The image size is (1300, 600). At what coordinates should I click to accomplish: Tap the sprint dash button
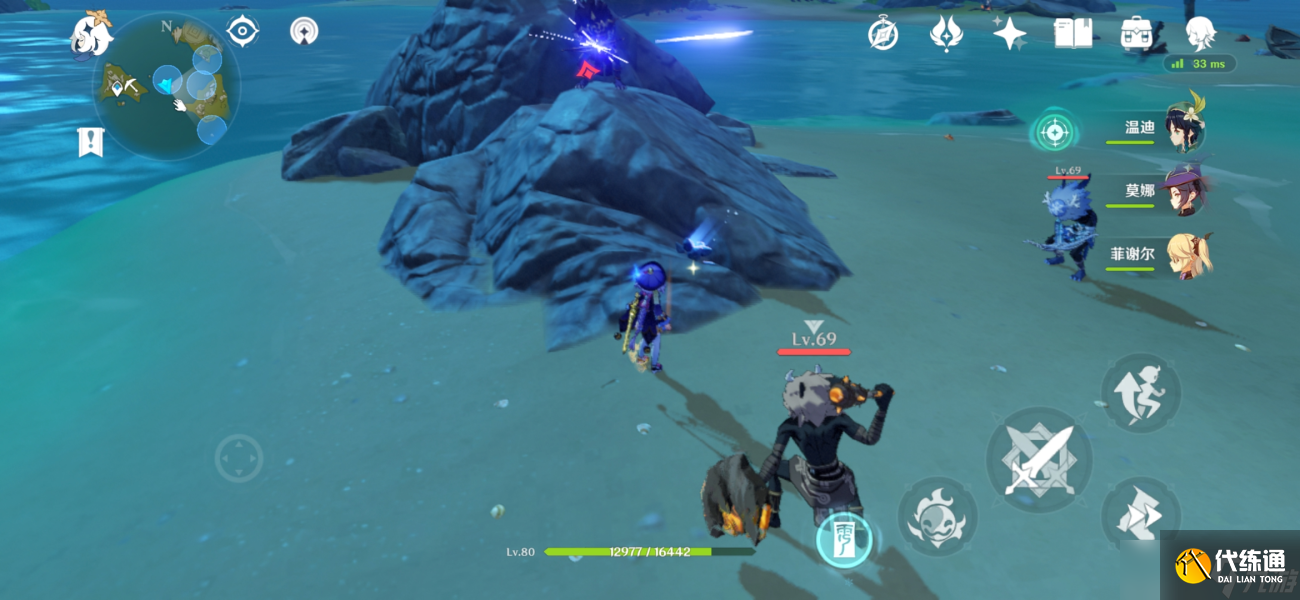(1141, 392)
